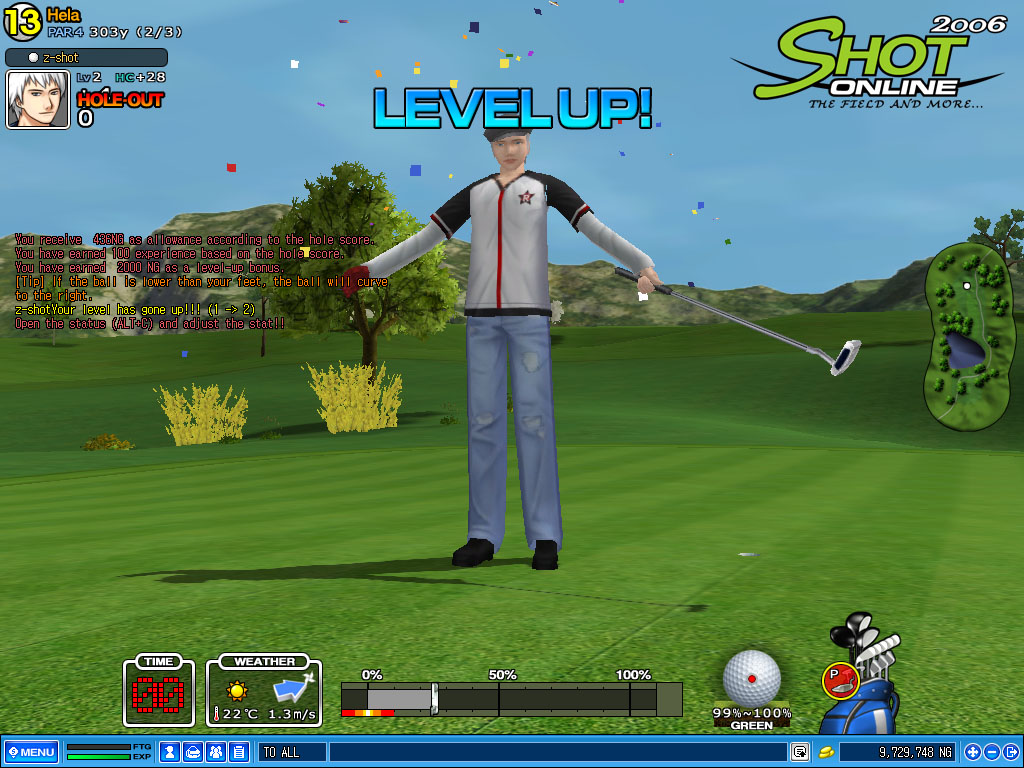This screenshot has height=768, width=1024.
Task: Open the hole overview minimap
Action: point(966,336)
